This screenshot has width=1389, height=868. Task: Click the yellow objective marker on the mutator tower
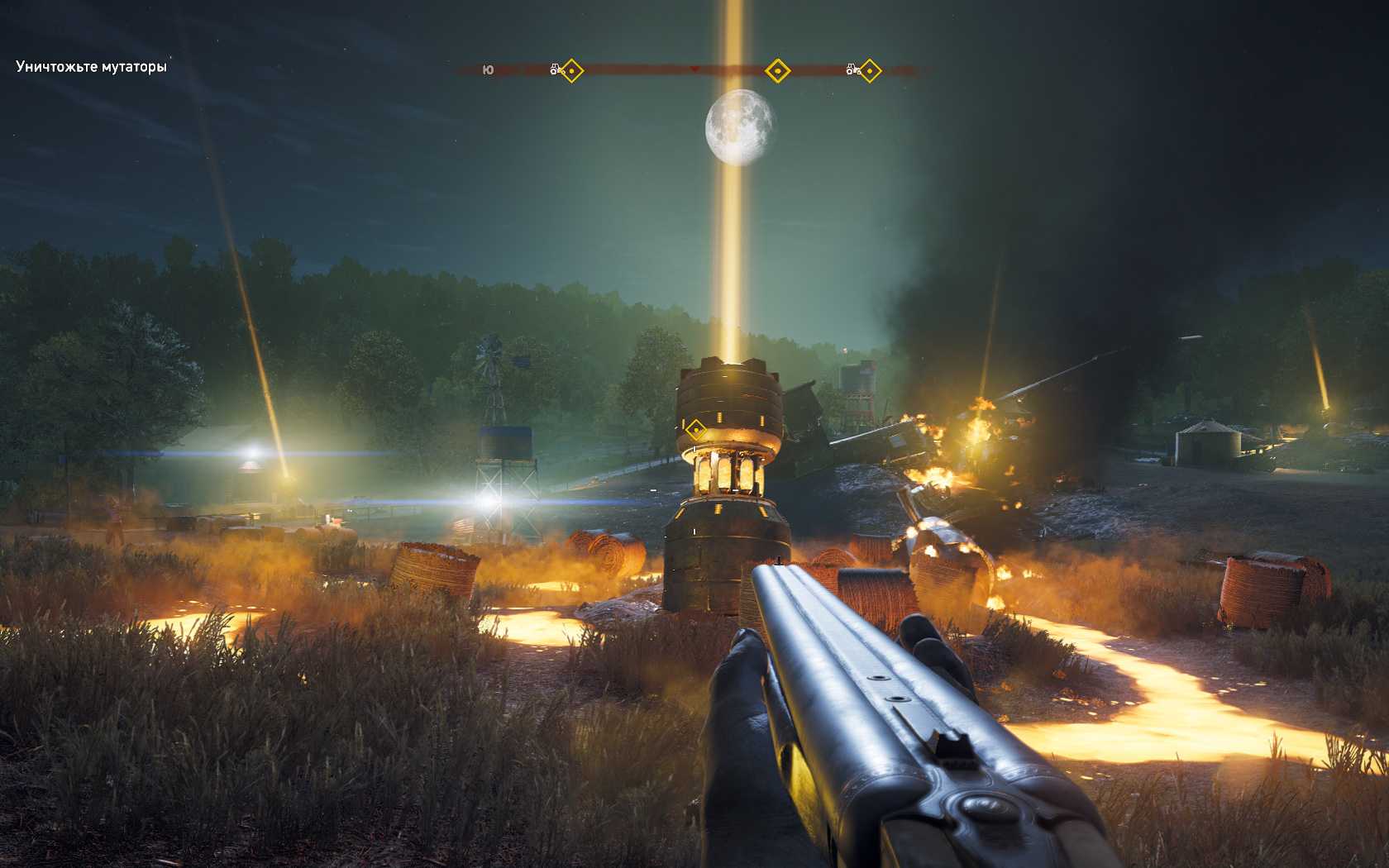click(695, 429)
